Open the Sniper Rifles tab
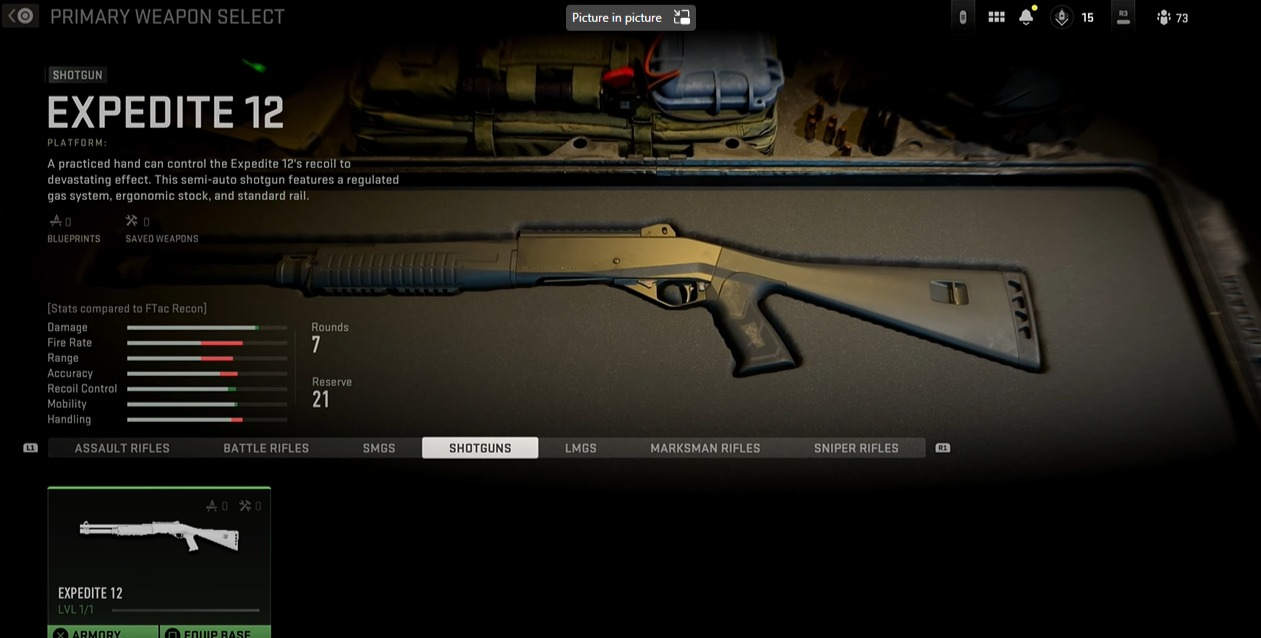 coord(856,448)
